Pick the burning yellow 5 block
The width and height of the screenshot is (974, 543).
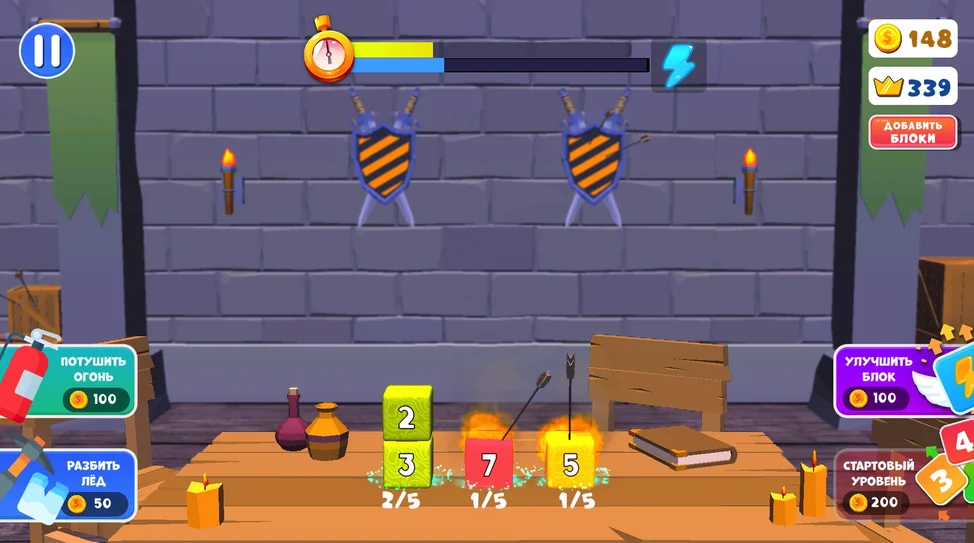pos(570,465)
